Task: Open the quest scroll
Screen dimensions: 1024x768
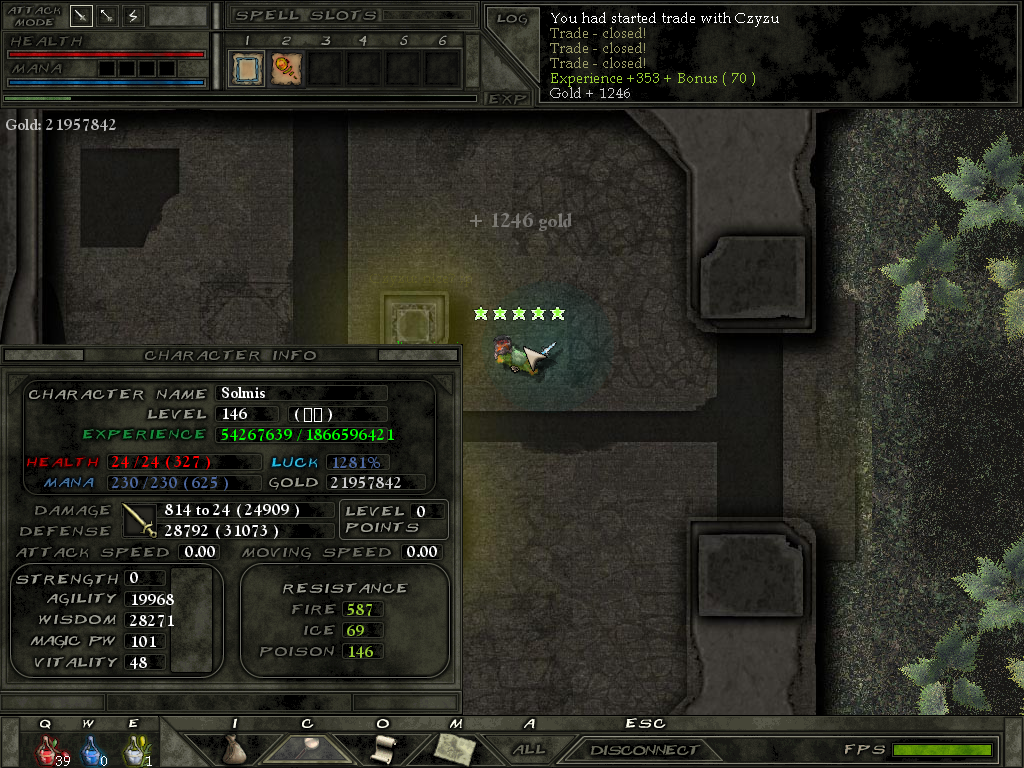Action: pyautogui.click(x=383, y=748)
